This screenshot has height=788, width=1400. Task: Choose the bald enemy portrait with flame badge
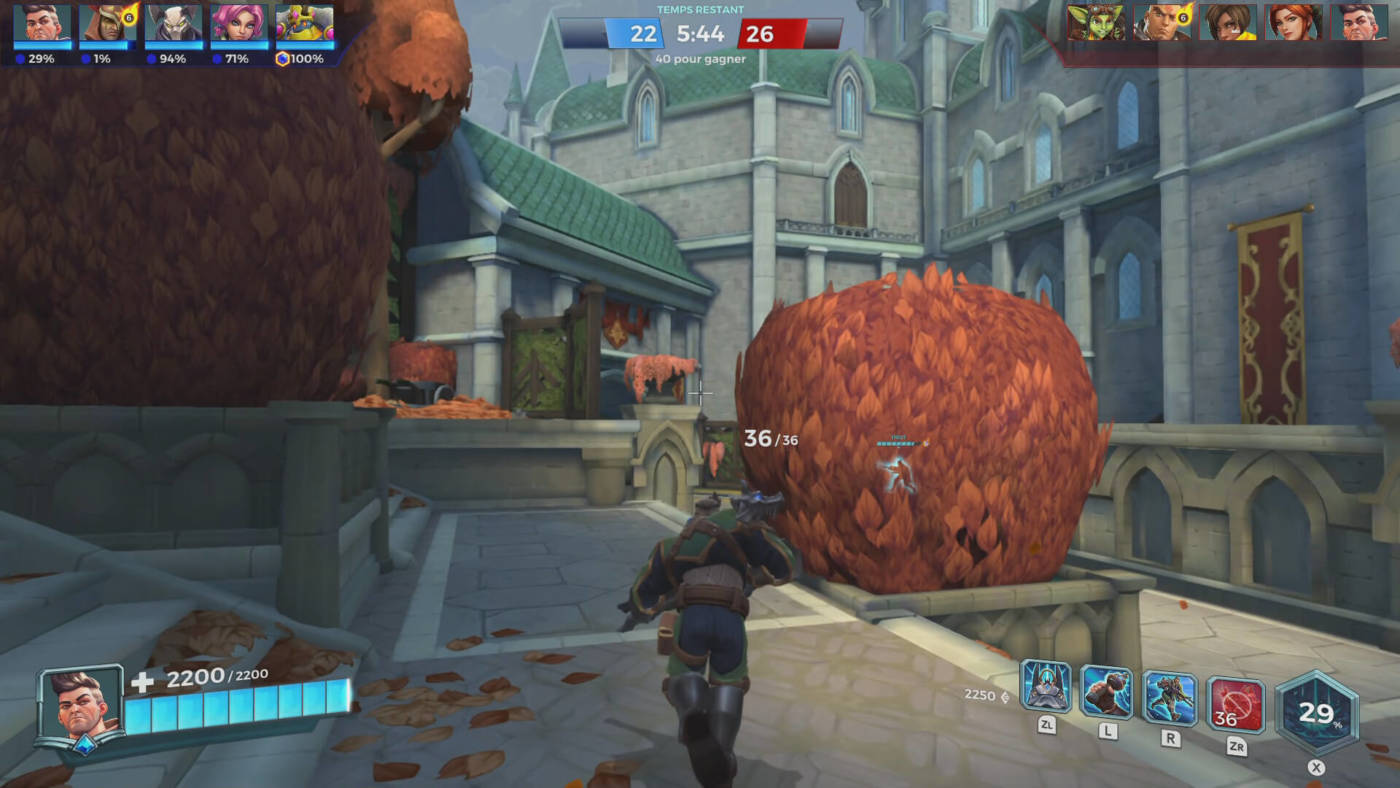point(1162,22)
